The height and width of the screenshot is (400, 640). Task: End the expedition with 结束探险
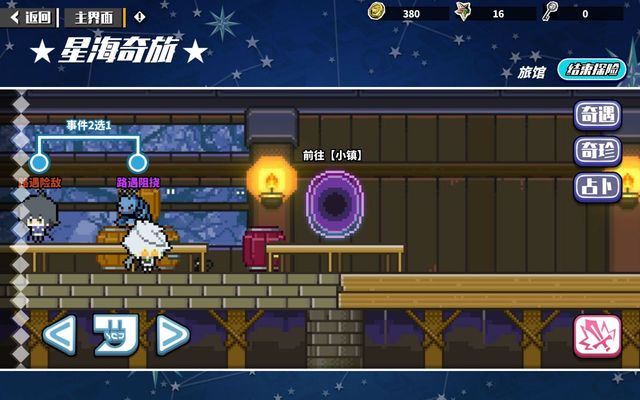(591, 70)
